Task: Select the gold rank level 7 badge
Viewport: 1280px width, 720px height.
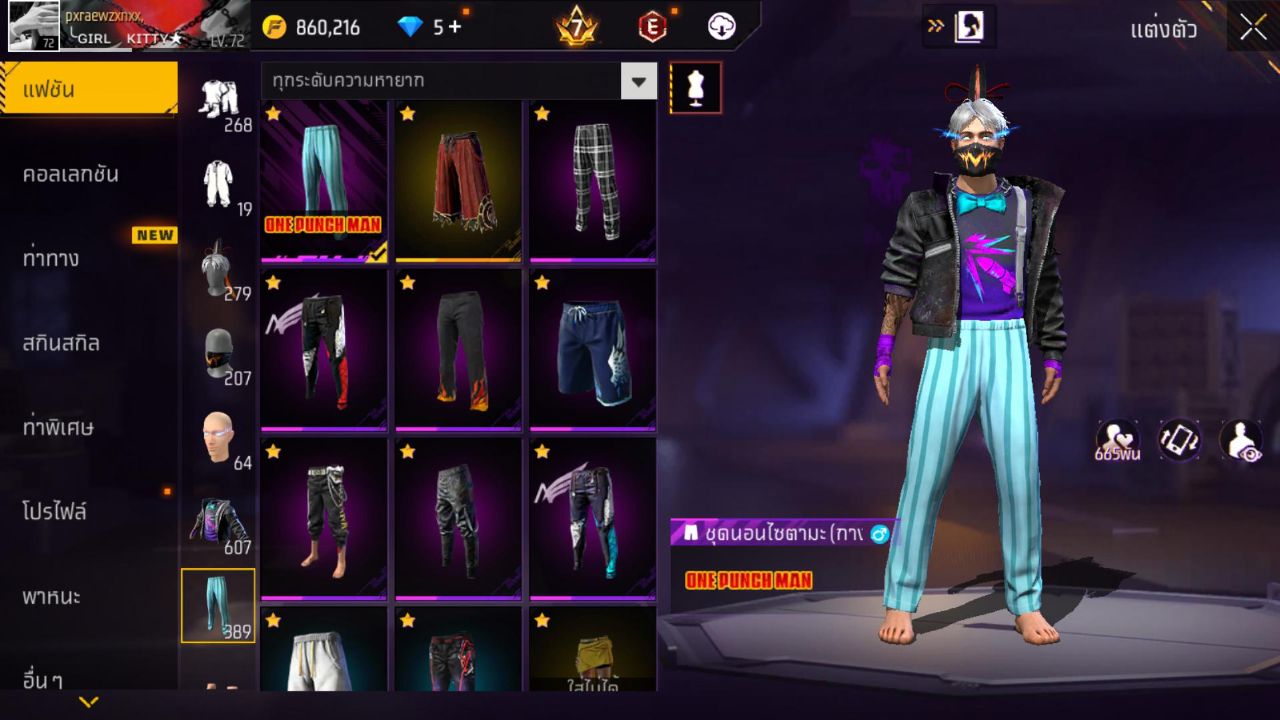Action: point(578,27)
